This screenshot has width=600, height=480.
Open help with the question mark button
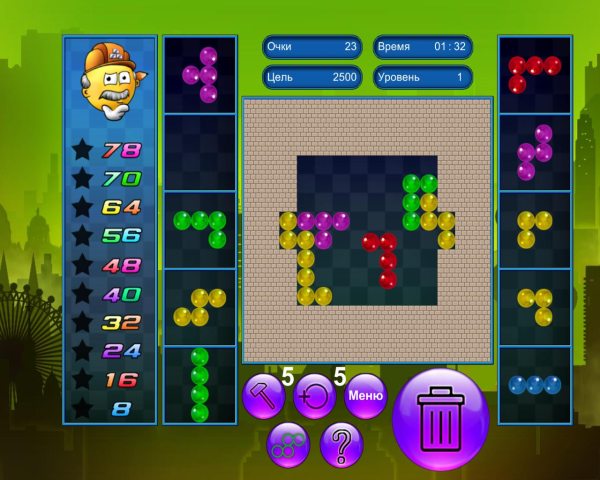(341, 444)
